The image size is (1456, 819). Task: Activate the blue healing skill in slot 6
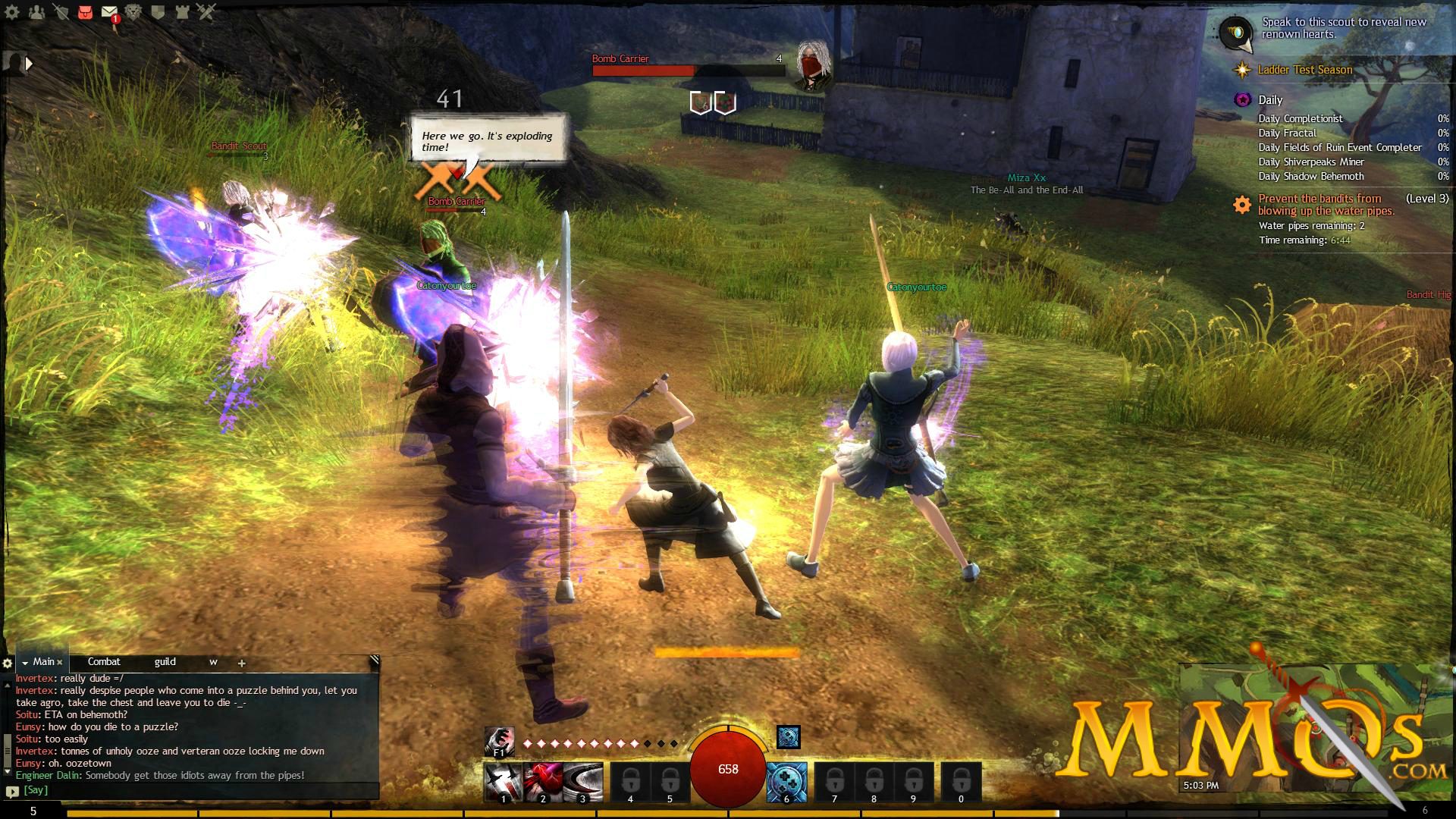coord(786,780)
